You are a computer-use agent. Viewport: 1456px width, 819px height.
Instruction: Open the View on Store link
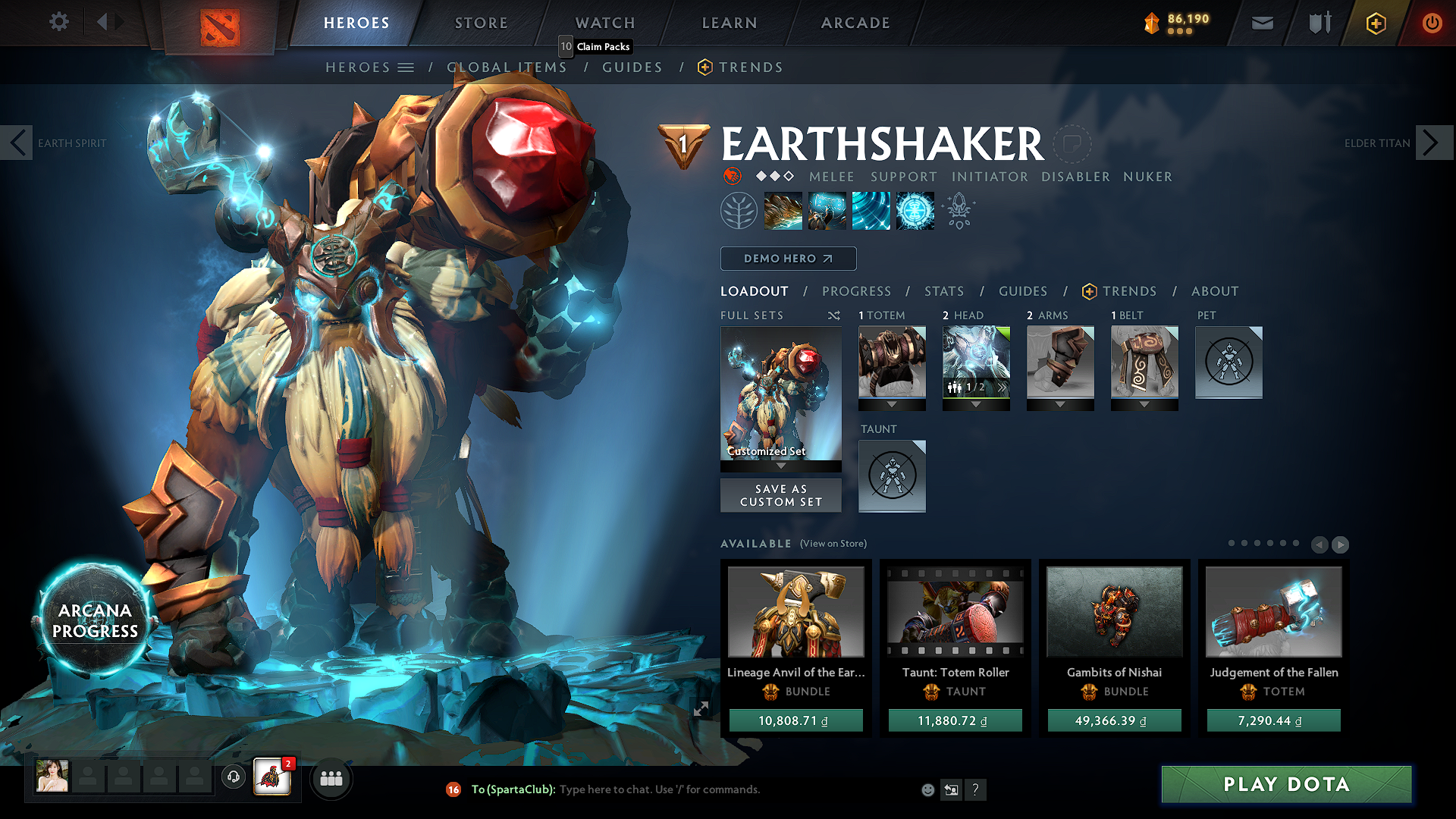coord(833,544)
